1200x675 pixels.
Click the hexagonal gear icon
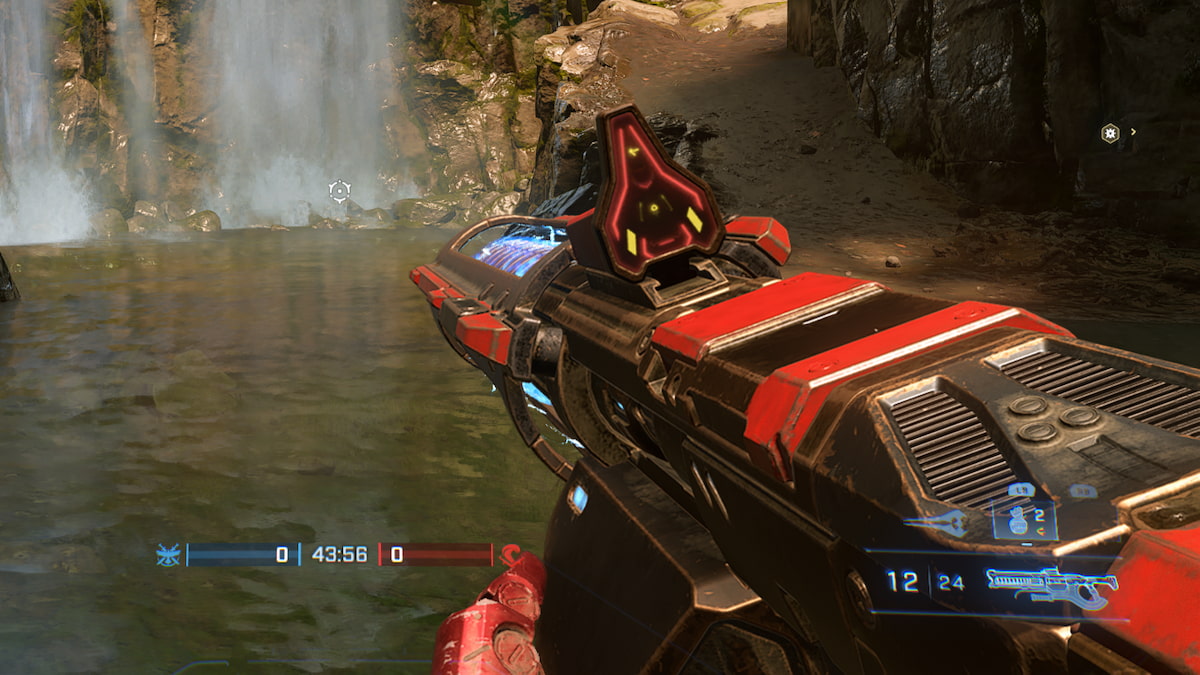click(1109, 133)
